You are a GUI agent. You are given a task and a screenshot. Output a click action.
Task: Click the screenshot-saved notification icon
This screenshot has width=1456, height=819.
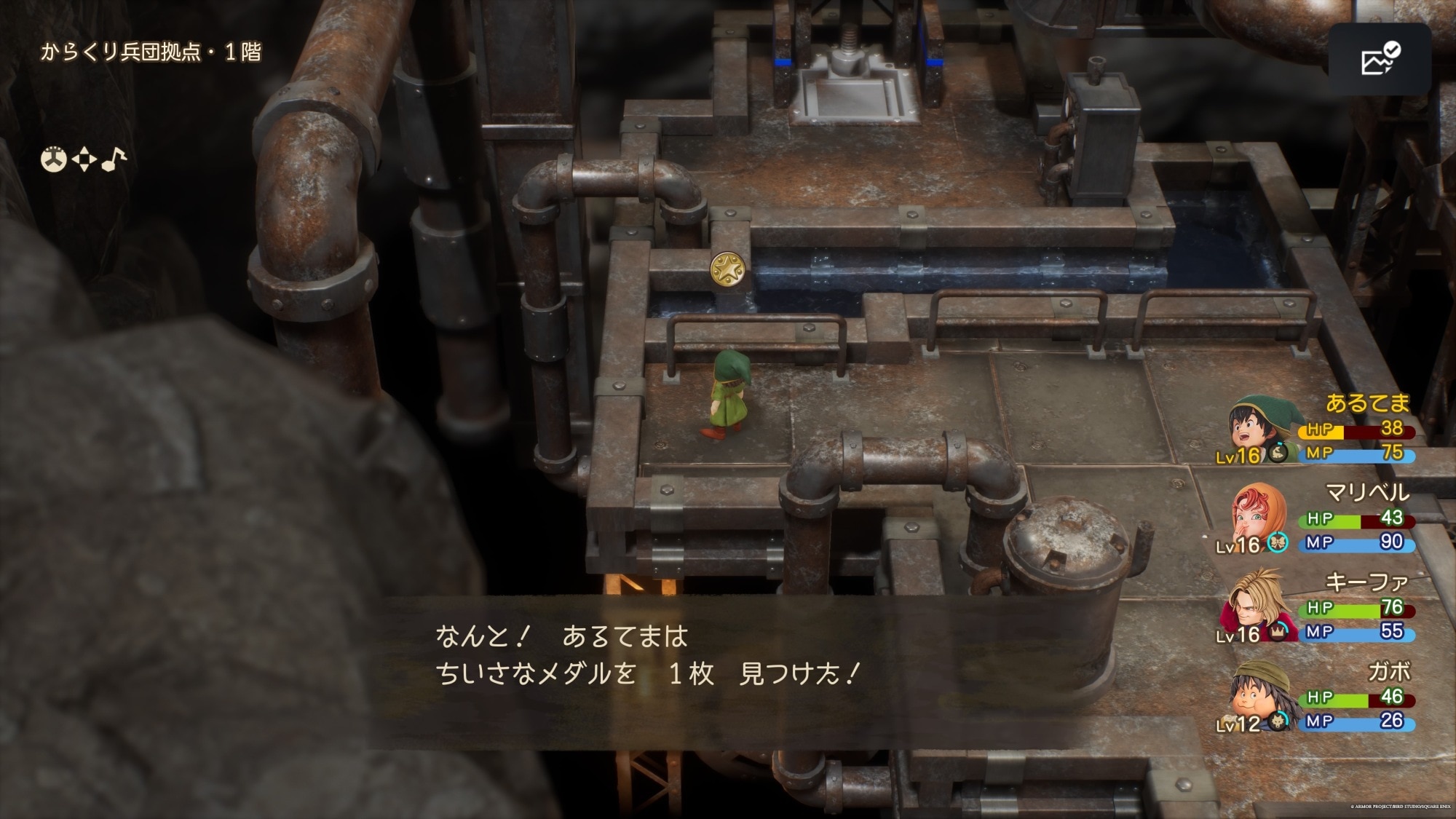tap(1380, 59)
